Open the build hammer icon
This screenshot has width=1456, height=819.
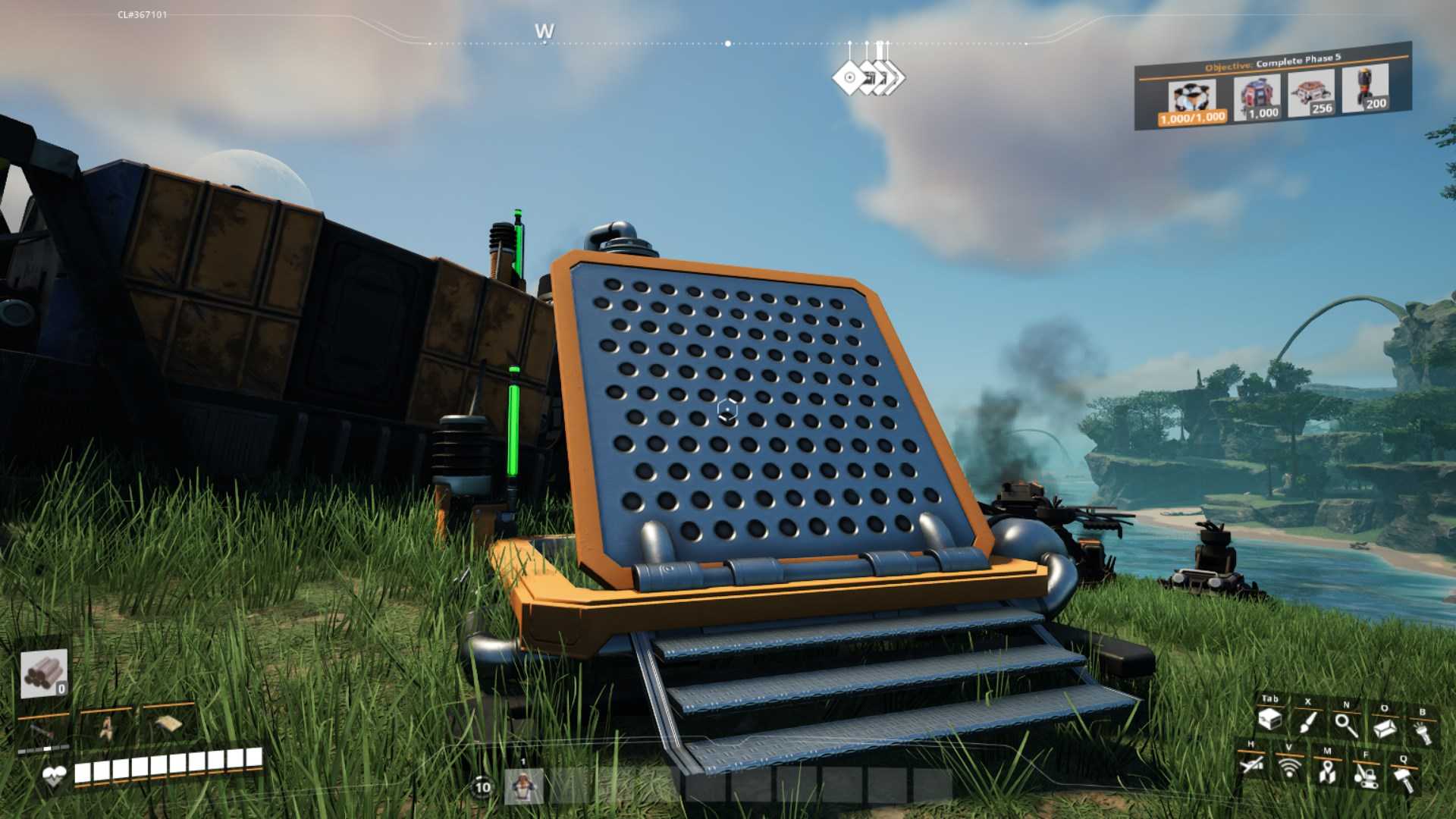pos(1404,780)
